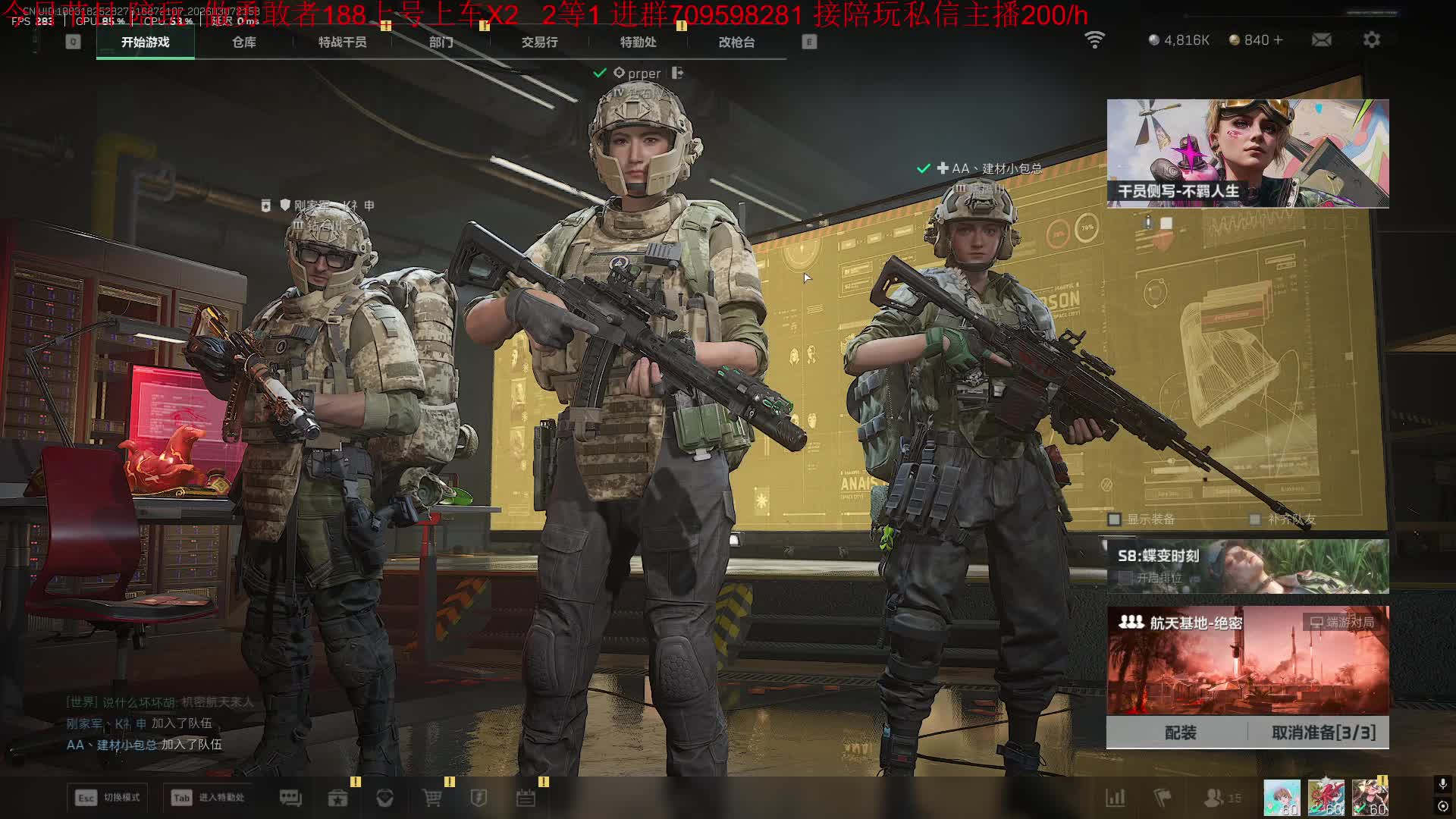Open the shopping cart icon
This screenshot has width=1456, height=819.
(x=431, y=798)
